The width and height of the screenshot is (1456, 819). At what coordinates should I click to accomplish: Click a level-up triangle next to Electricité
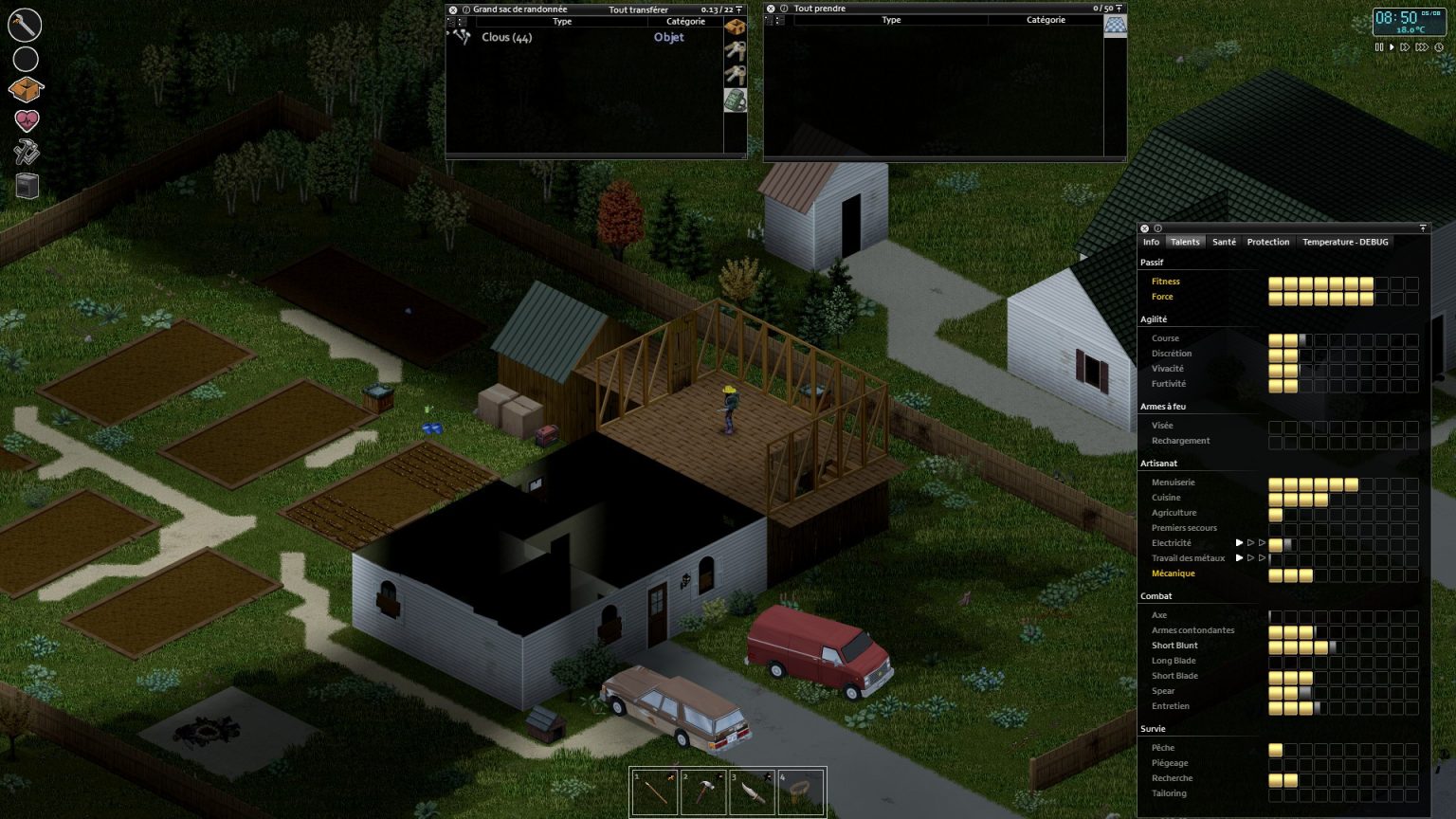1240,543
